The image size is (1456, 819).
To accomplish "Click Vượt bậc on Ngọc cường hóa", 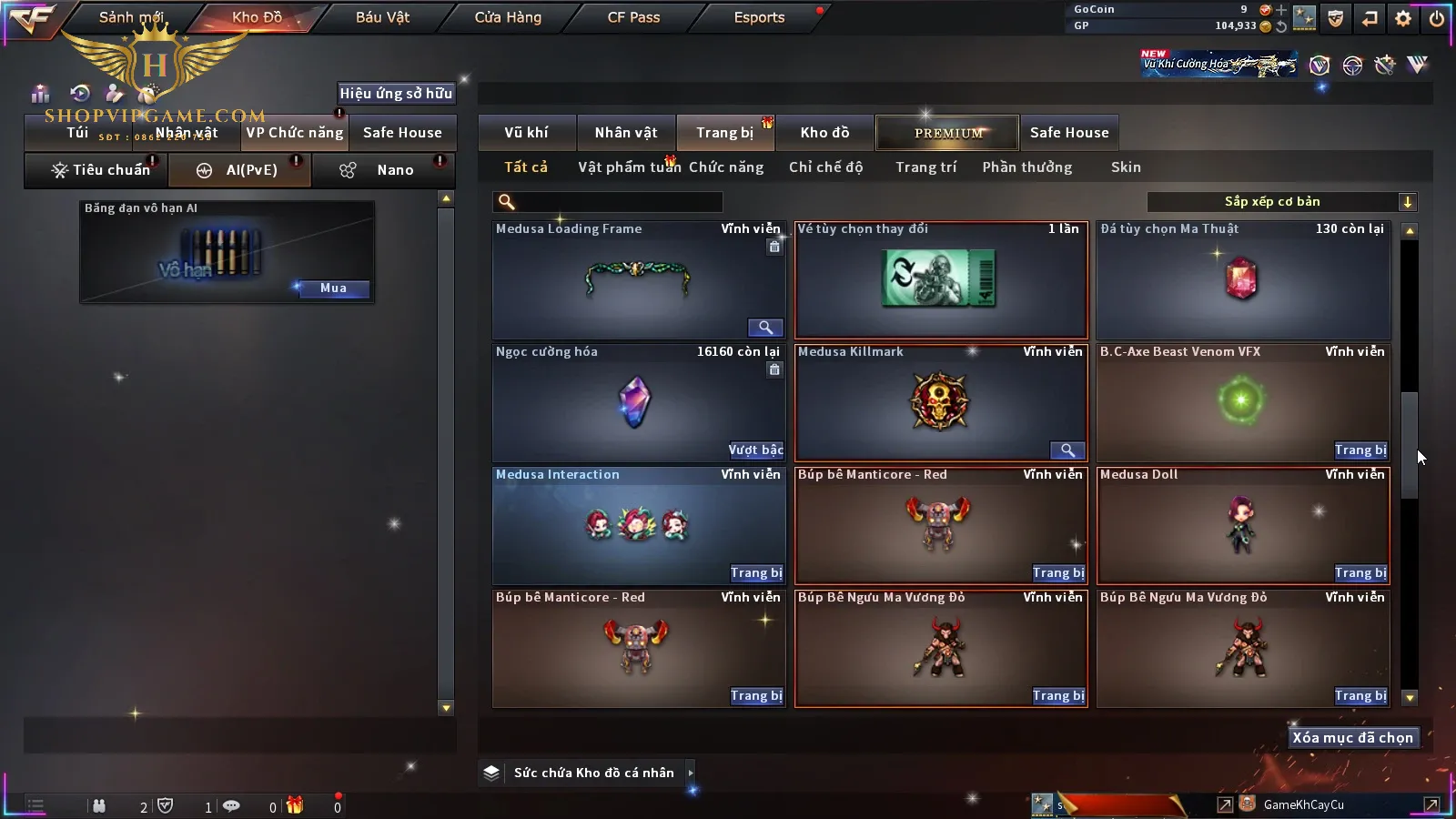I will 755,450.
